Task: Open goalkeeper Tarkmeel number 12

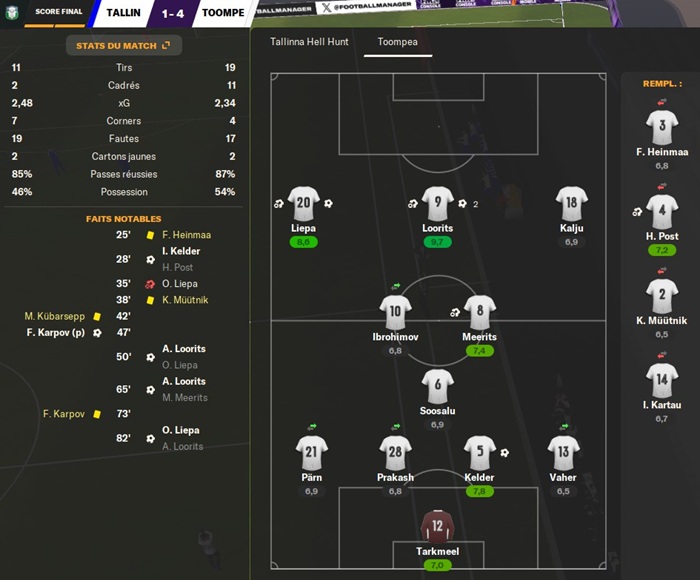Action: coord(437,527)
